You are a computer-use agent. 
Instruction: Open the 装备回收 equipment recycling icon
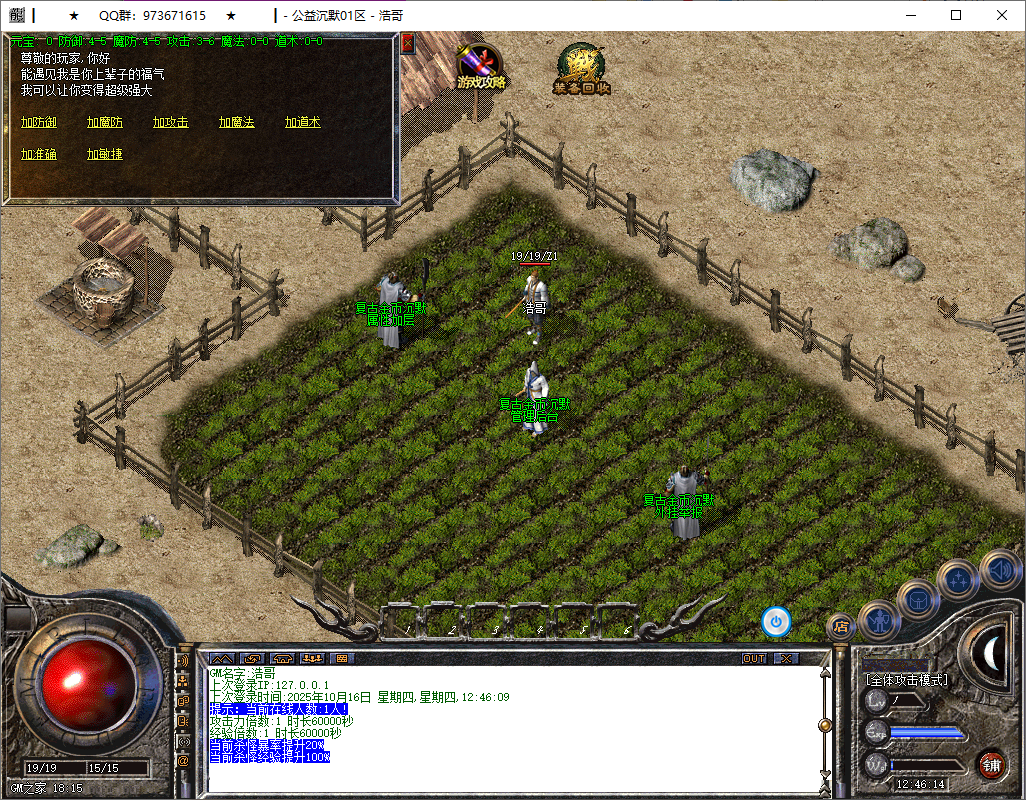pyautogui.click(x=581, y=69)
